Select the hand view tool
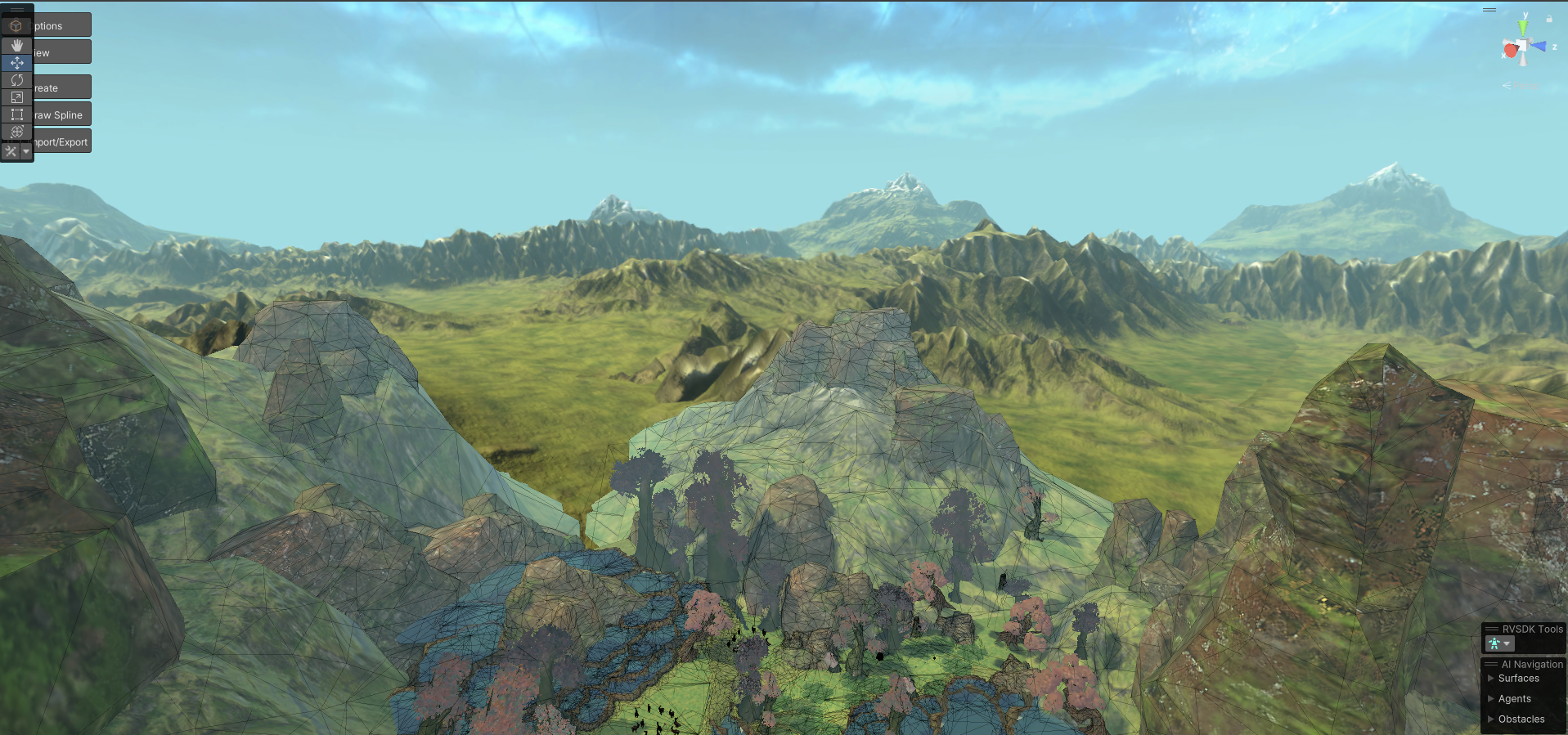This screenshot has height=735, width=1568. pos(16,46)
